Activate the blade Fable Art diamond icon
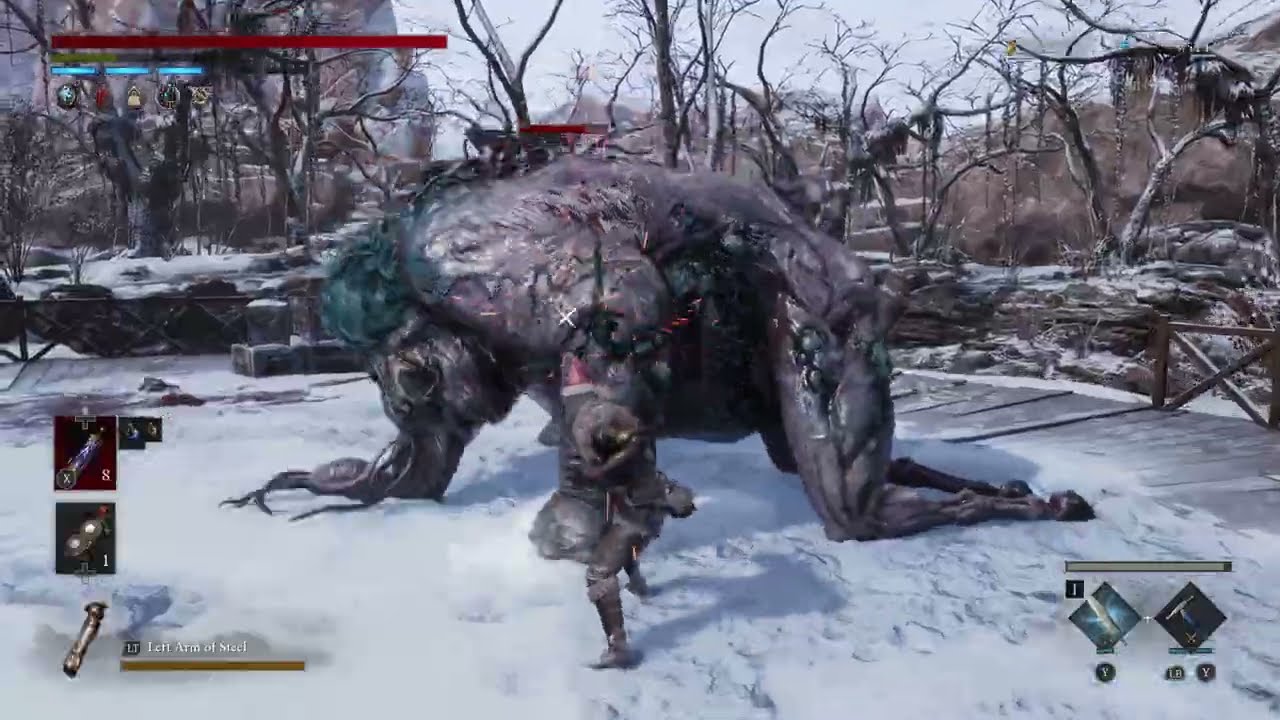This screenshot has height=720, width=1280. tap(1104, 617)
